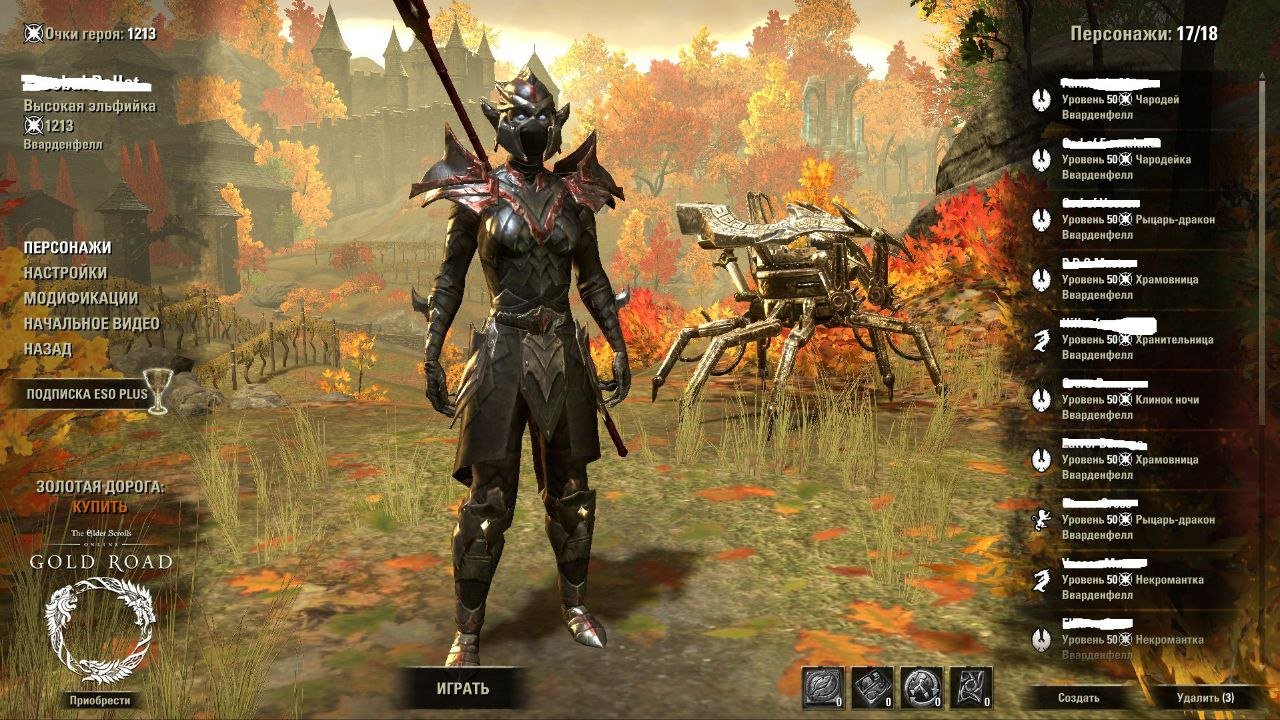
Task: Select the Клинок ночи character row
Action: pyautogui.click(x=1130, y=400)
